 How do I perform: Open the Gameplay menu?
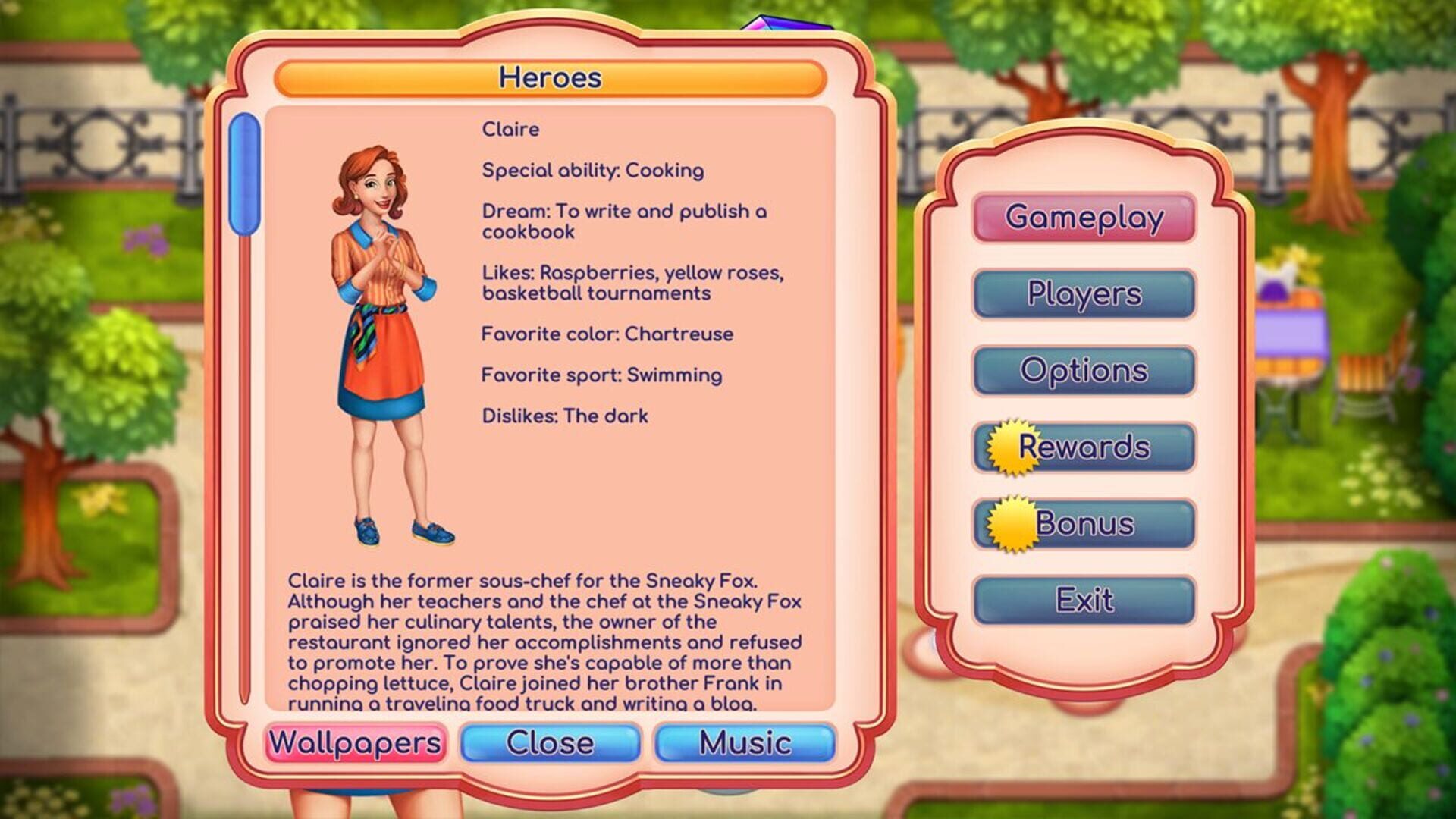(x=1083, y=217)
